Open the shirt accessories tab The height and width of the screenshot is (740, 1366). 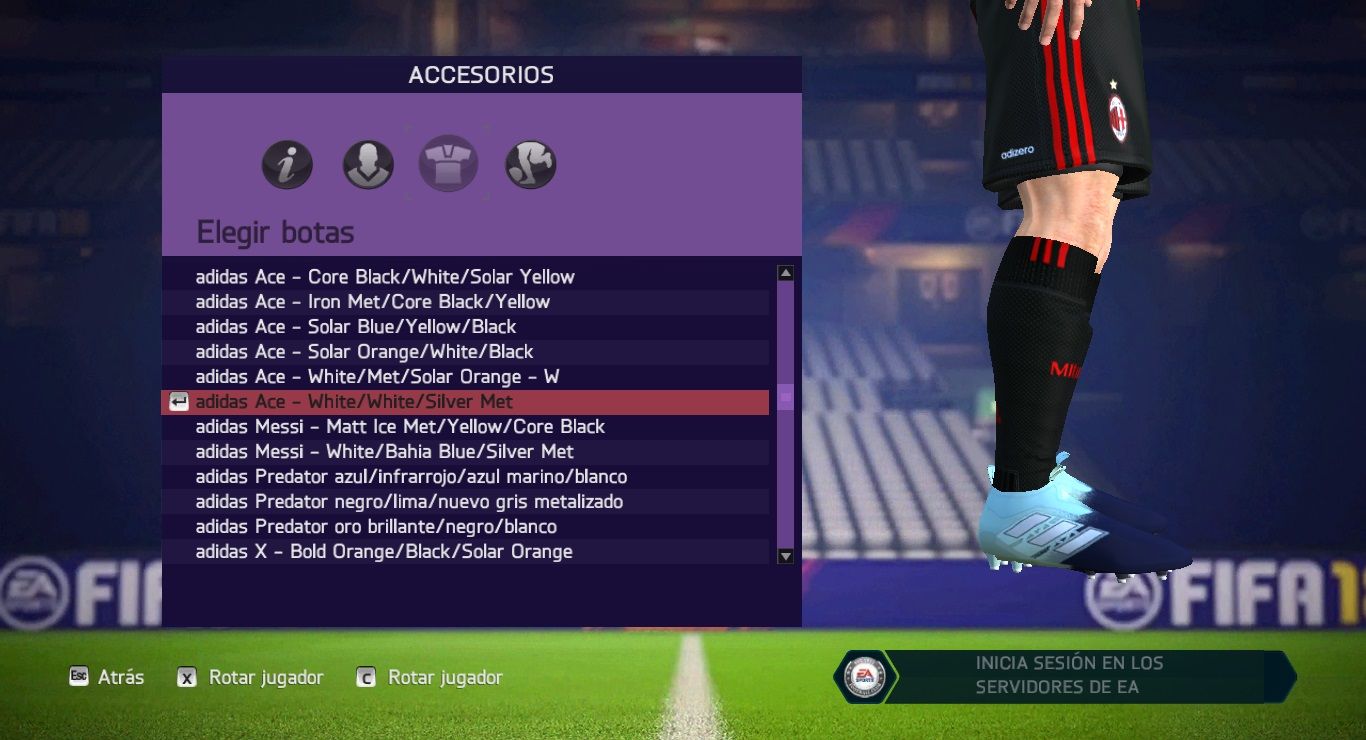point(448,164)
